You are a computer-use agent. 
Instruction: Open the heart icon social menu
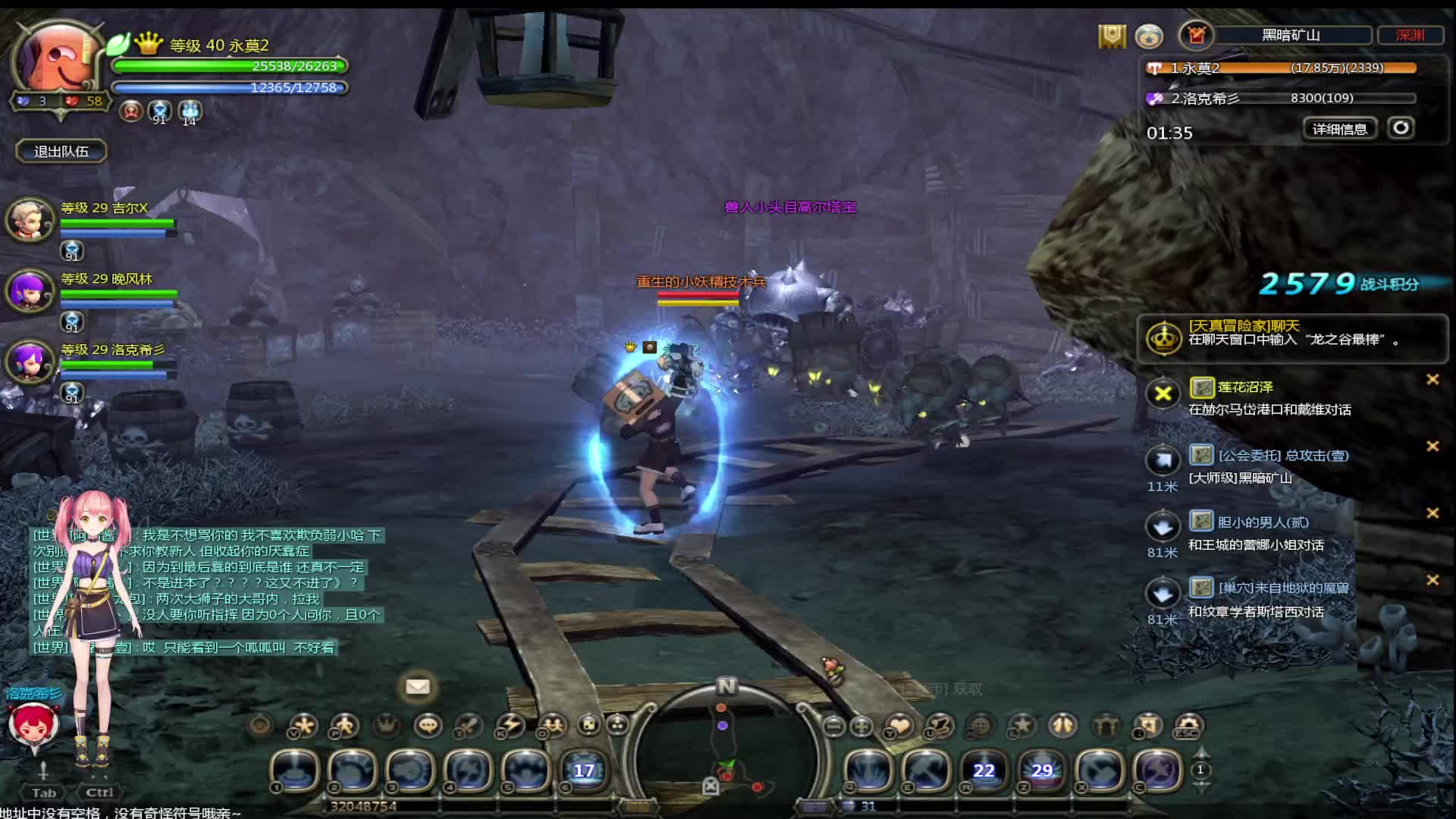point(899,726)
